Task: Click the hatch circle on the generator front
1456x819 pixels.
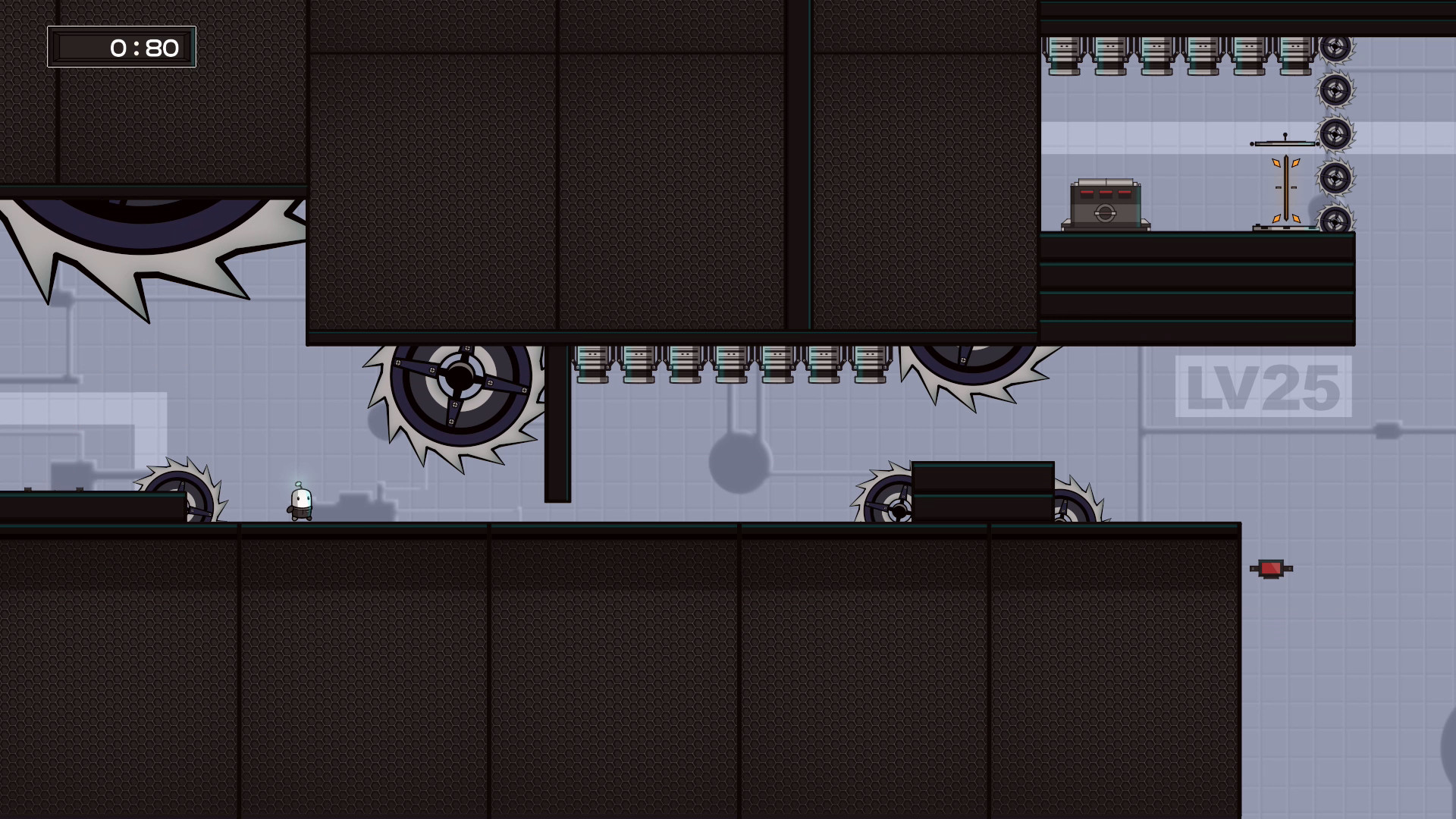Action: 1105,213
